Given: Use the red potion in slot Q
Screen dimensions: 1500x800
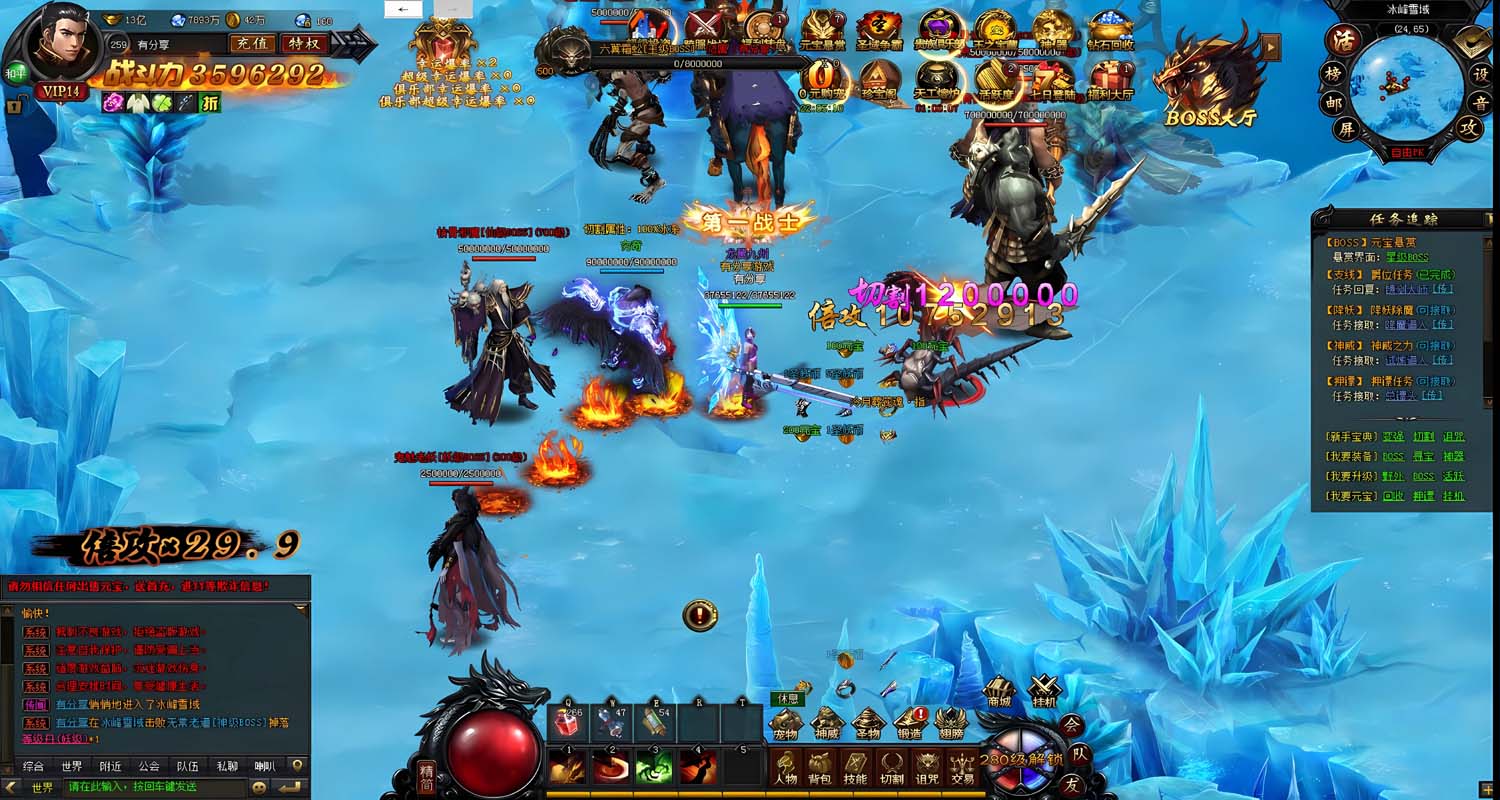Looking at the screenshot, I should click(568, 723).
